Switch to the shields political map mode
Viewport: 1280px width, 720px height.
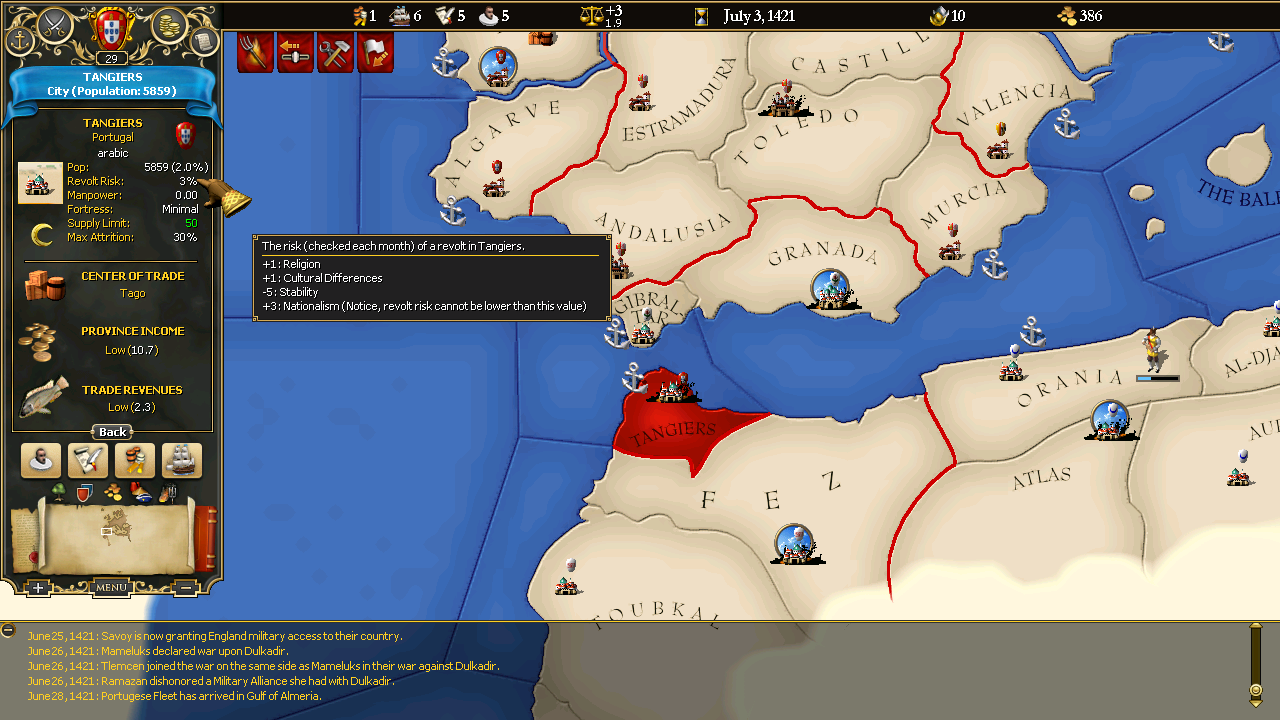point(84,492)
